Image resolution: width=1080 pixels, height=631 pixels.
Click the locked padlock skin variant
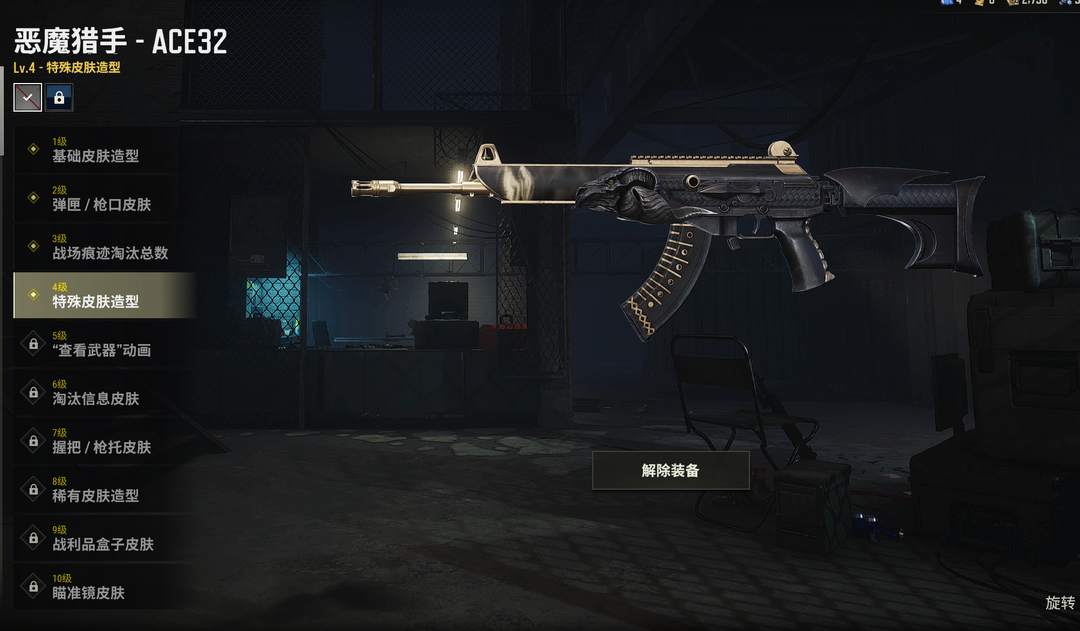[x=59, y=97]
